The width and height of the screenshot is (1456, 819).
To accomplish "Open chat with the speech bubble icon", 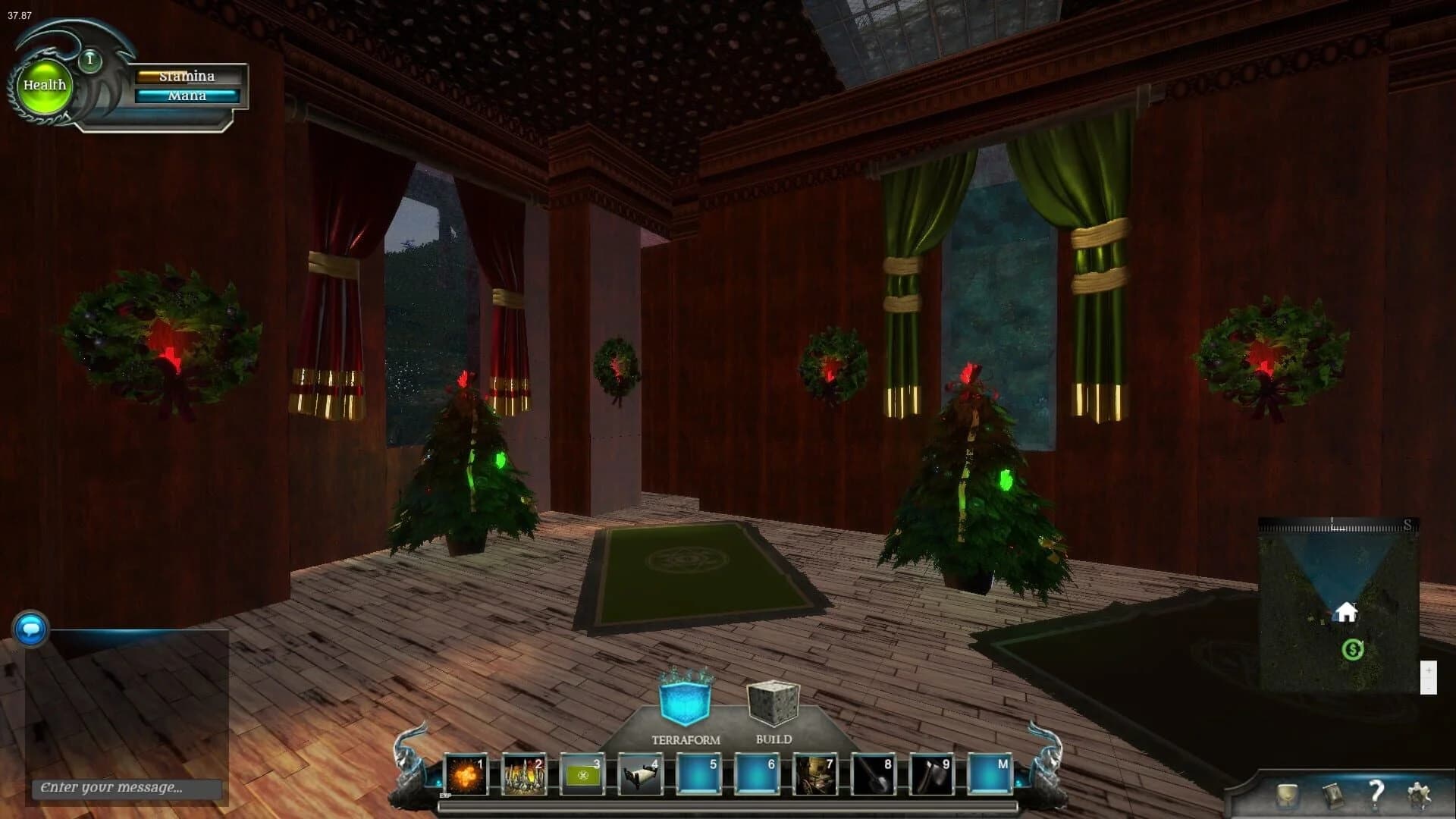I will [30, 630].
